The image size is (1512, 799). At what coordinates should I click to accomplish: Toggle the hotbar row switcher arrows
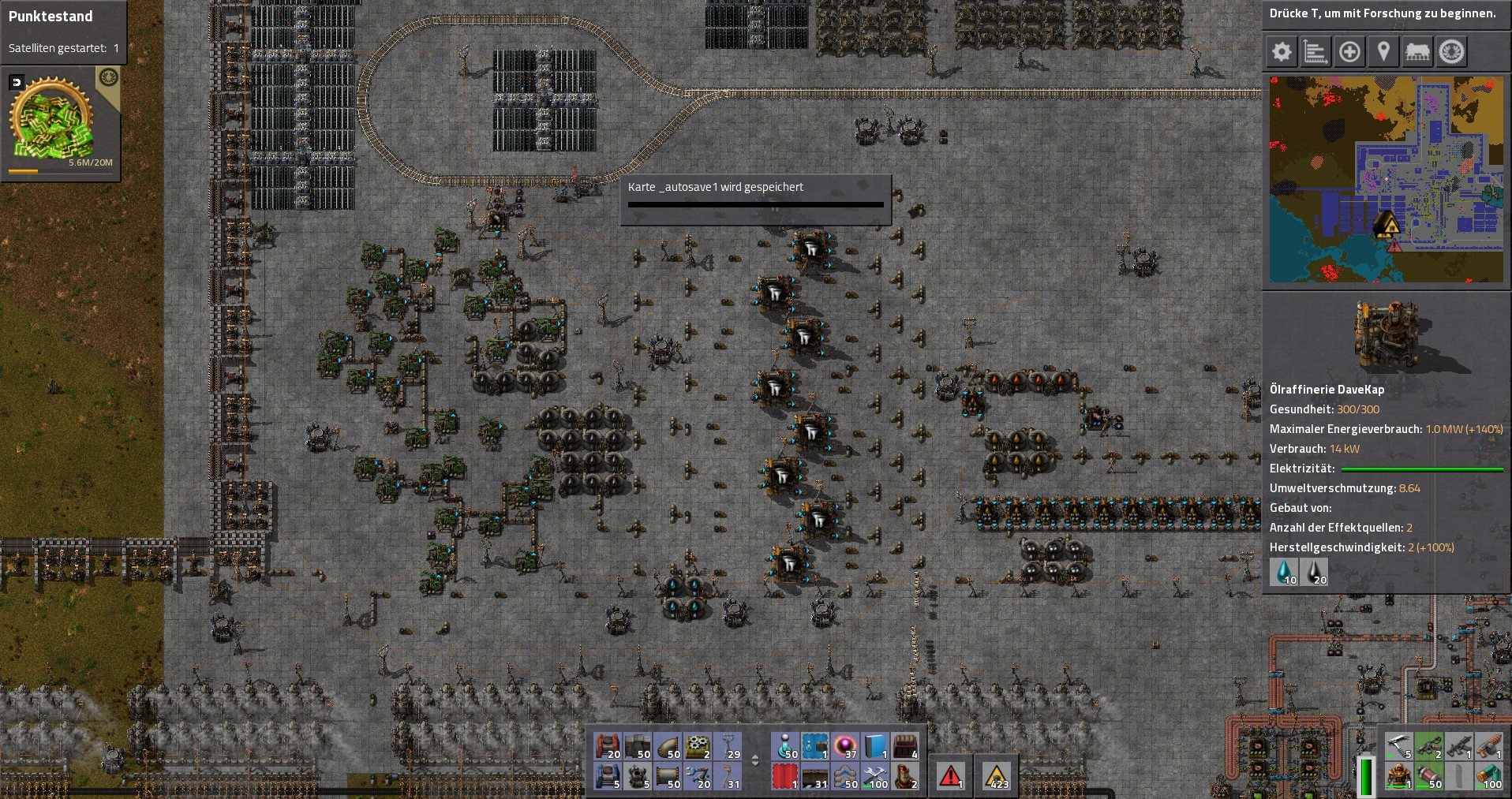(x=754, y=761)
